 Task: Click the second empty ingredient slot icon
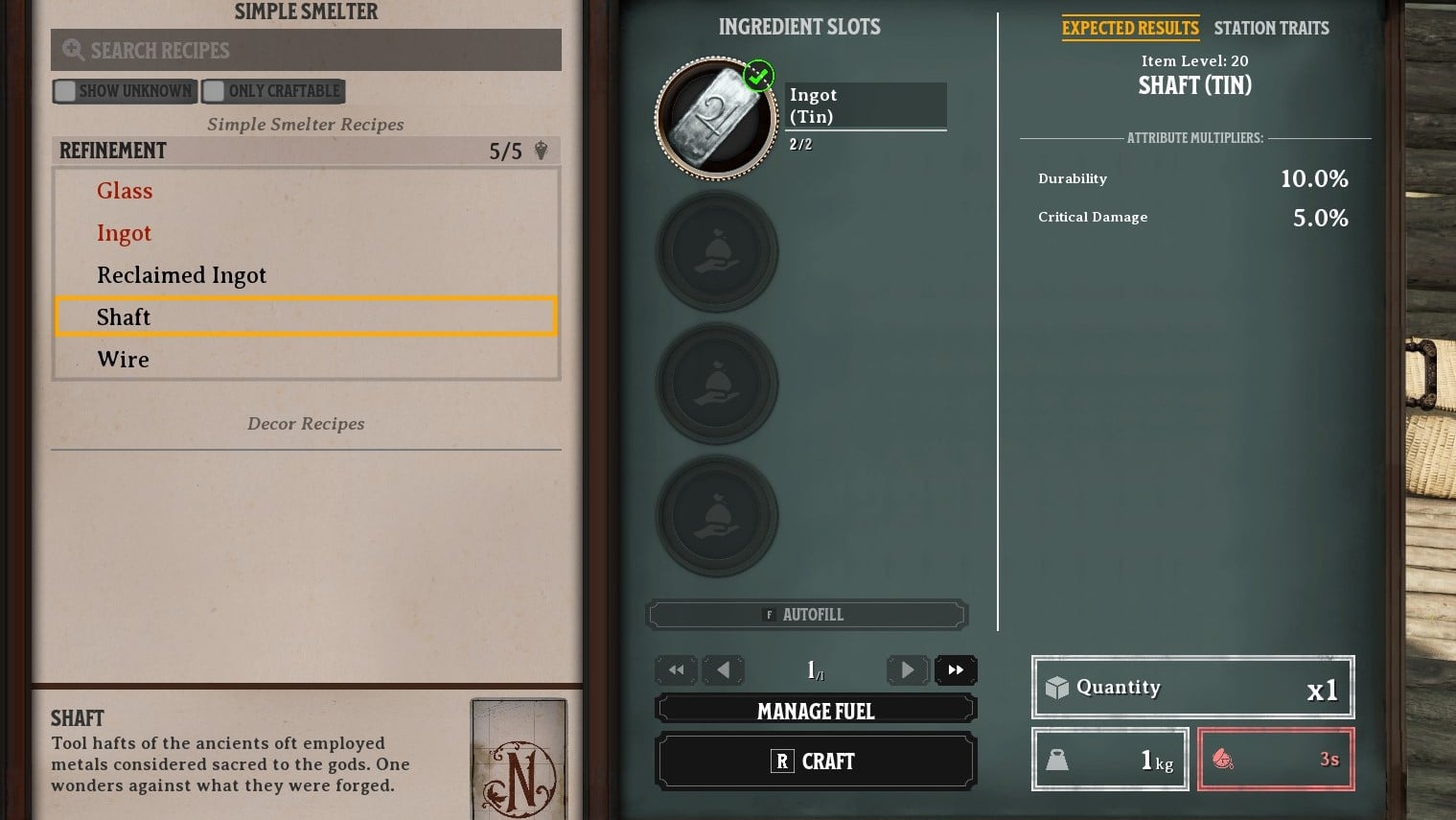717,251
